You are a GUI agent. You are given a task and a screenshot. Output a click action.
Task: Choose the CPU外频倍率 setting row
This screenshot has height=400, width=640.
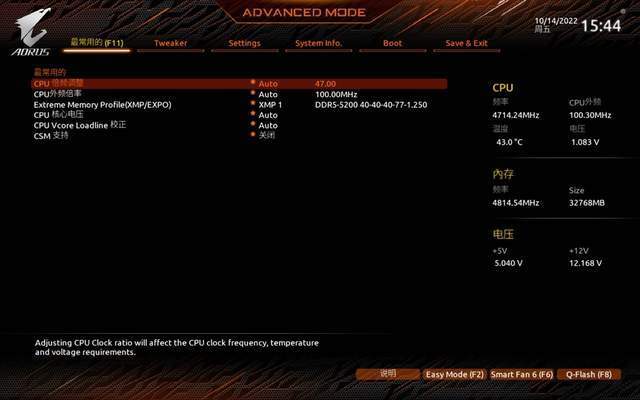pos(58,94)
